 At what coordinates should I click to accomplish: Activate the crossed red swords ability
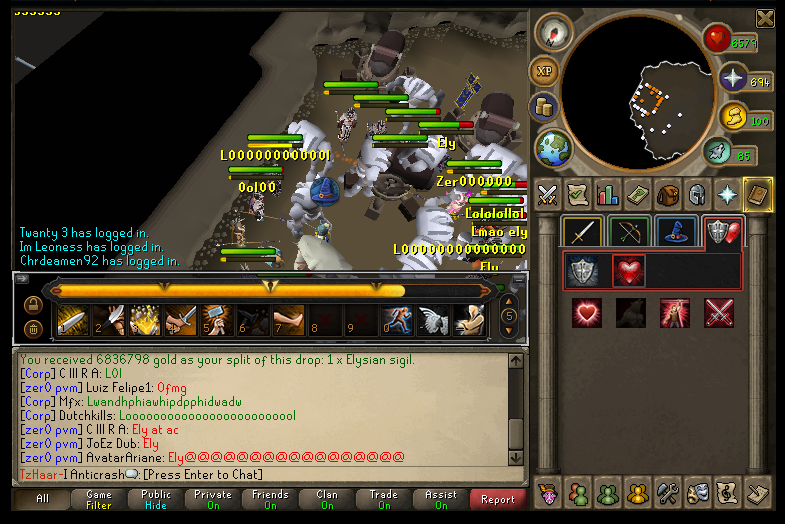coord(719,313)
